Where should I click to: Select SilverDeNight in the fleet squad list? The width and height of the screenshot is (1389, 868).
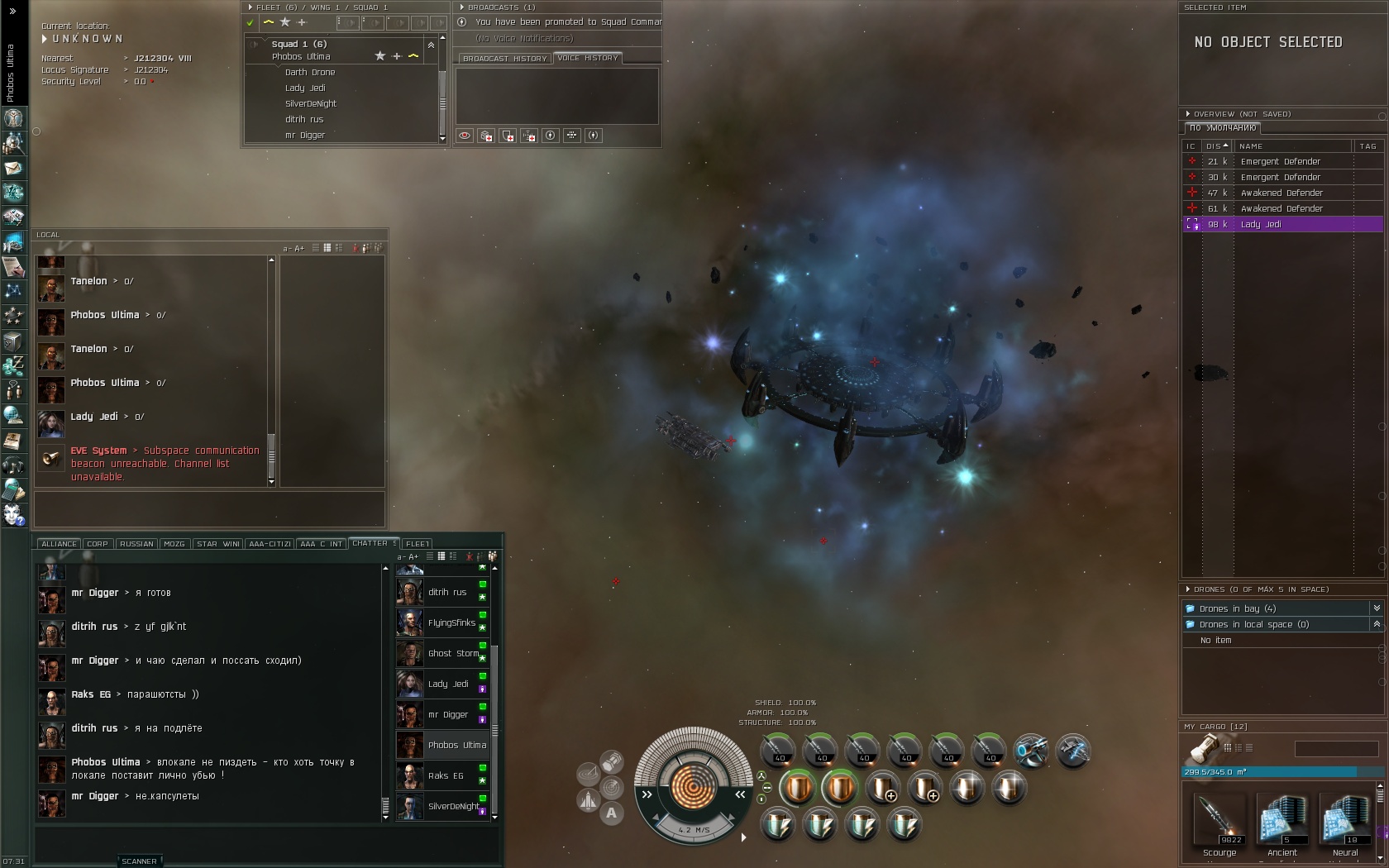tap(311, 103)
